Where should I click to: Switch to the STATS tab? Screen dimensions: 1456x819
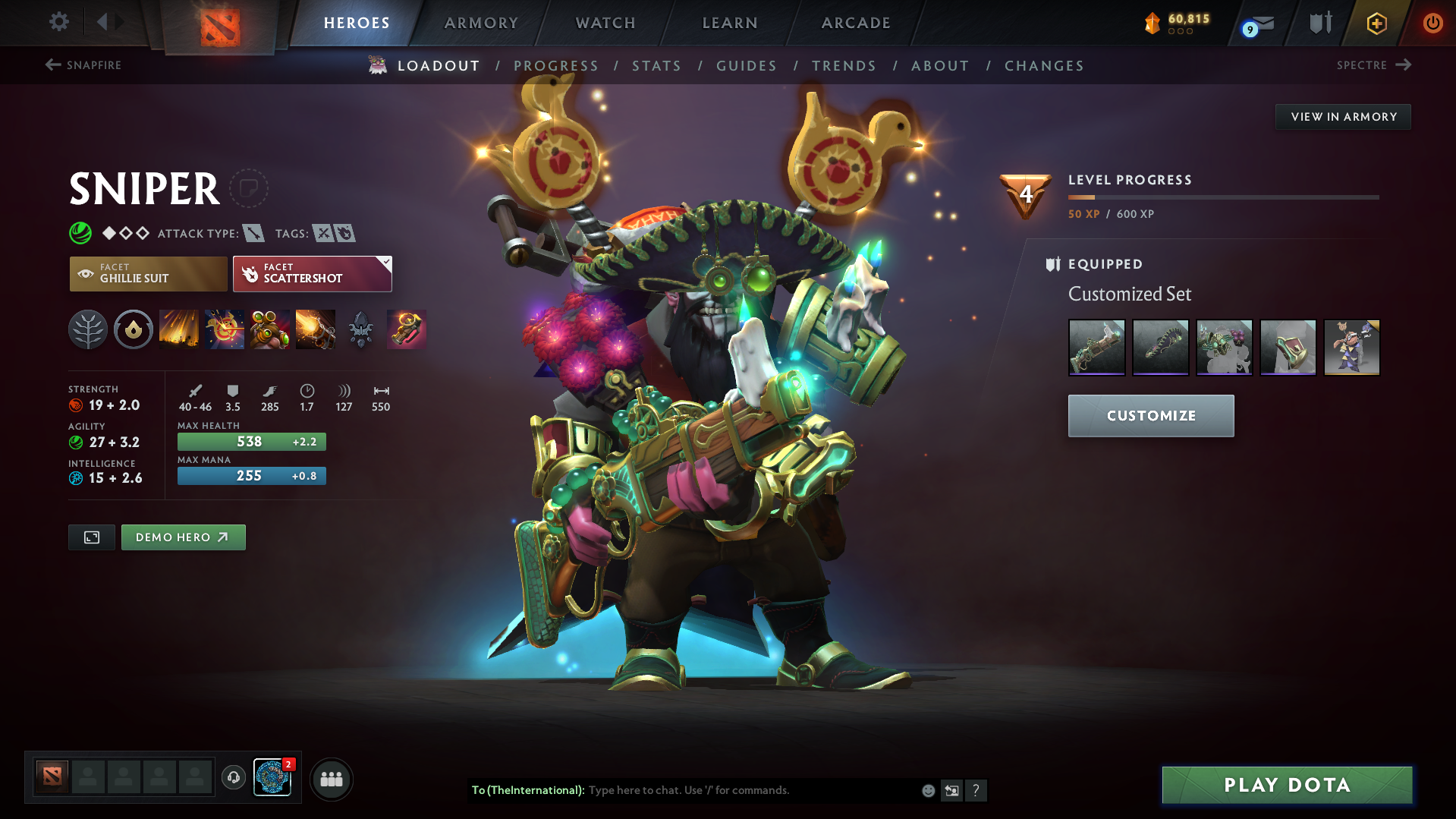tap(656, 66)
